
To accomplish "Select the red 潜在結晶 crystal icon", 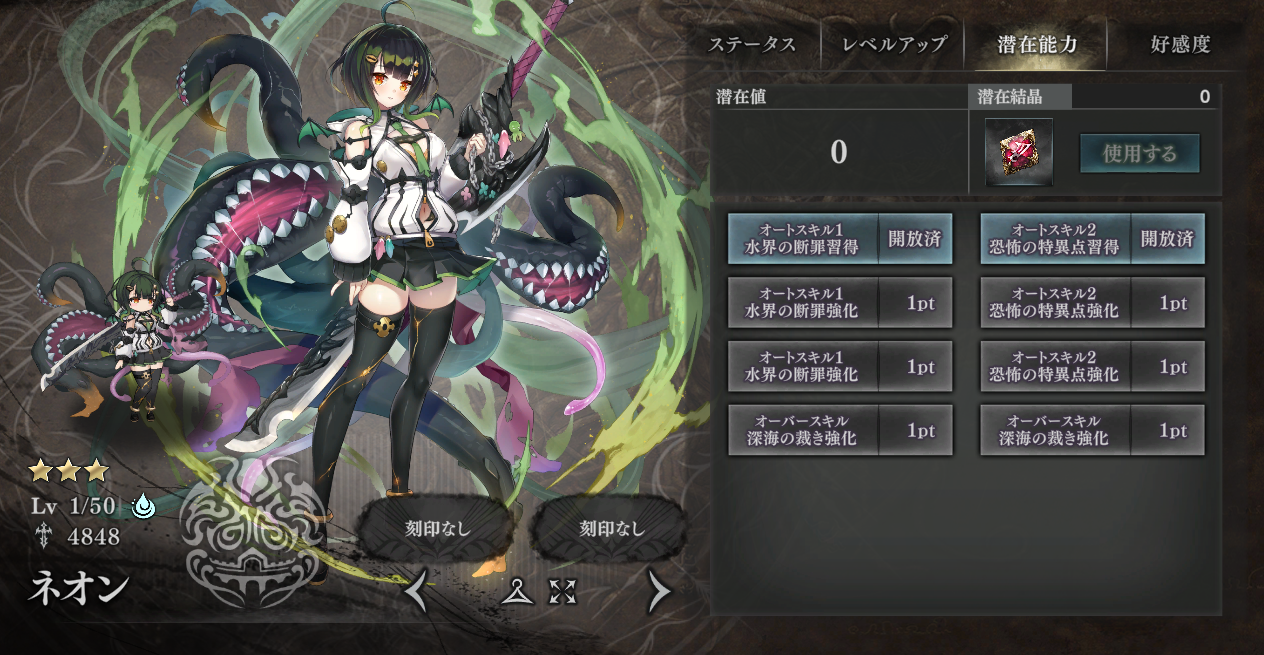I will [1019, 152].
